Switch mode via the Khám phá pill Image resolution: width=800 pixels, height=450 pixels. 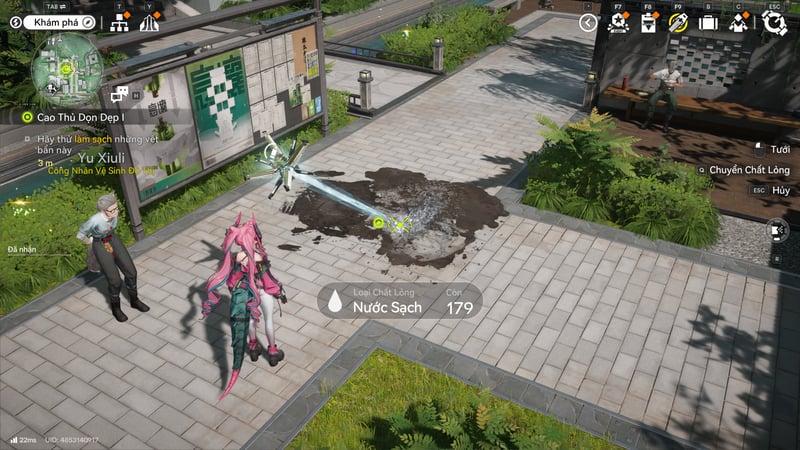point(50,21)
